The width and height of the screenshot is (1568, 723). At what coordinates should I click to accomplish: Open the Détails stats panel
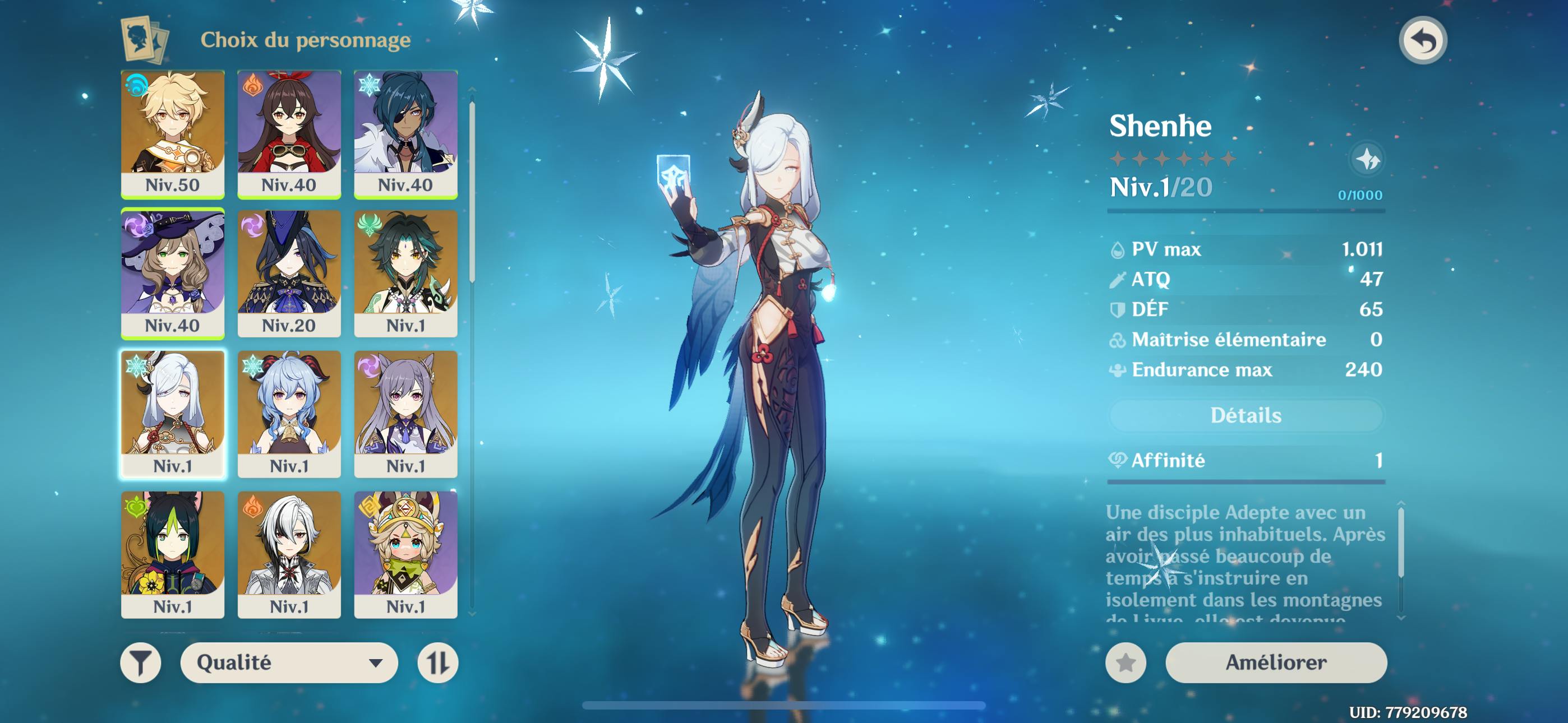tap(1246, 415)
